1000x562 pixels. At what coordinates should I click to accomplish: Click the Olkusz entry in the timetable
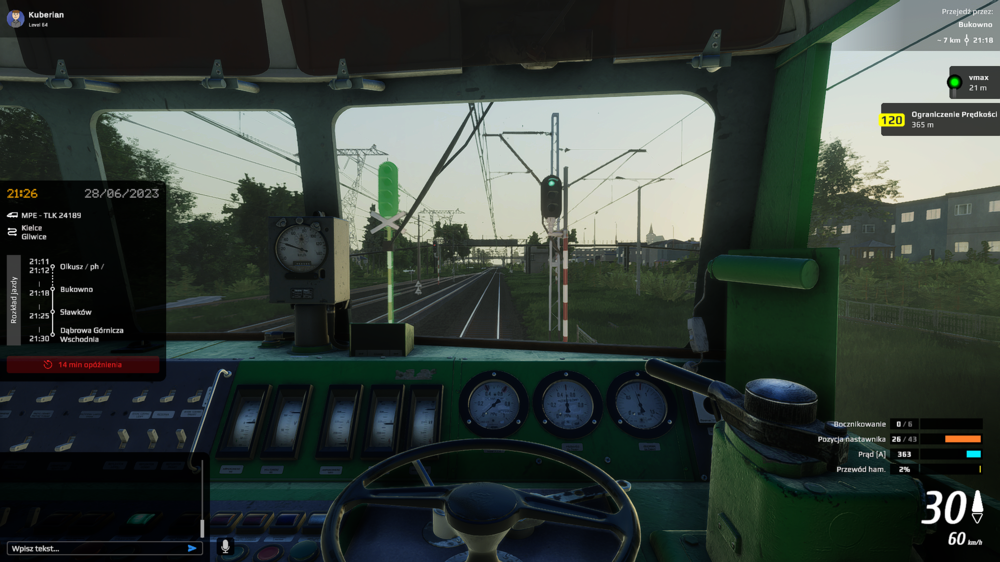coord(81,266)
